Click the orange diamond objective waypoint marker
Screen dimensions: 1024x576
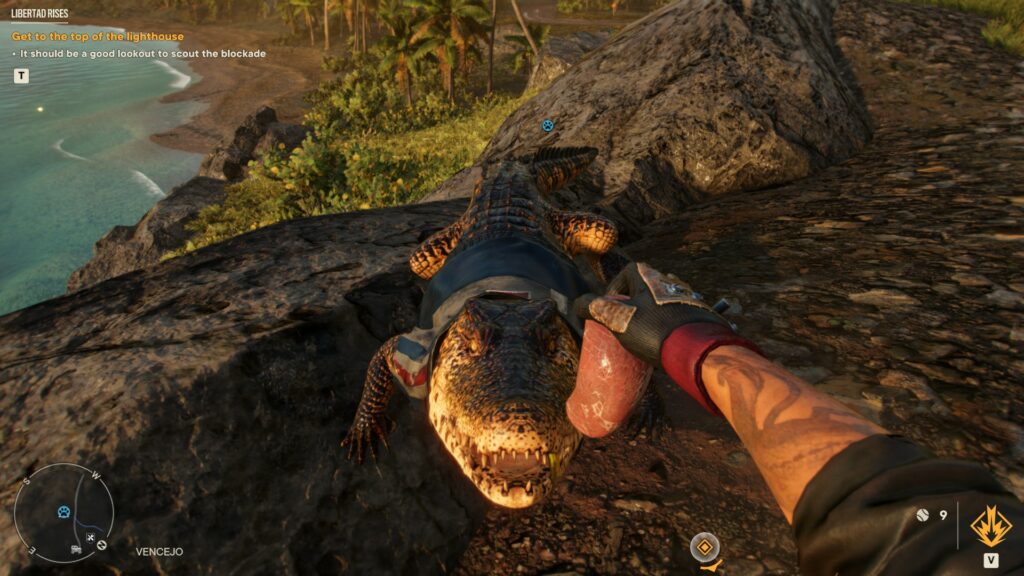[x=705, y=546]
